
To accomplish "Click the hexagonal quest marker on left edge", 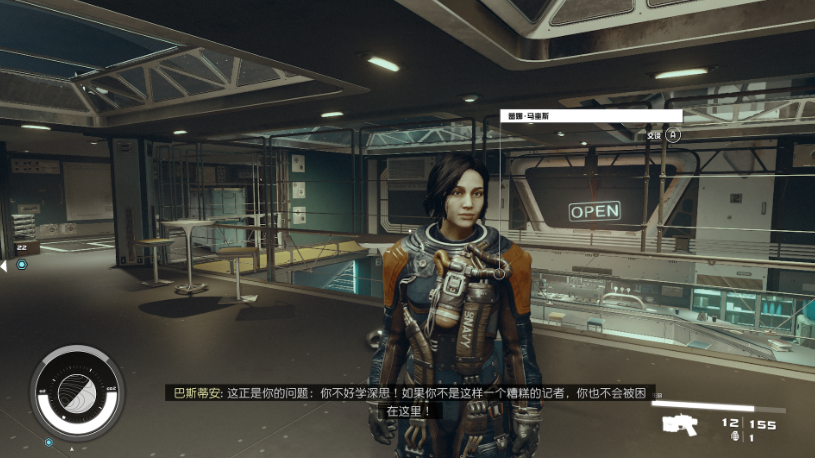I will (x=20, y=265).
